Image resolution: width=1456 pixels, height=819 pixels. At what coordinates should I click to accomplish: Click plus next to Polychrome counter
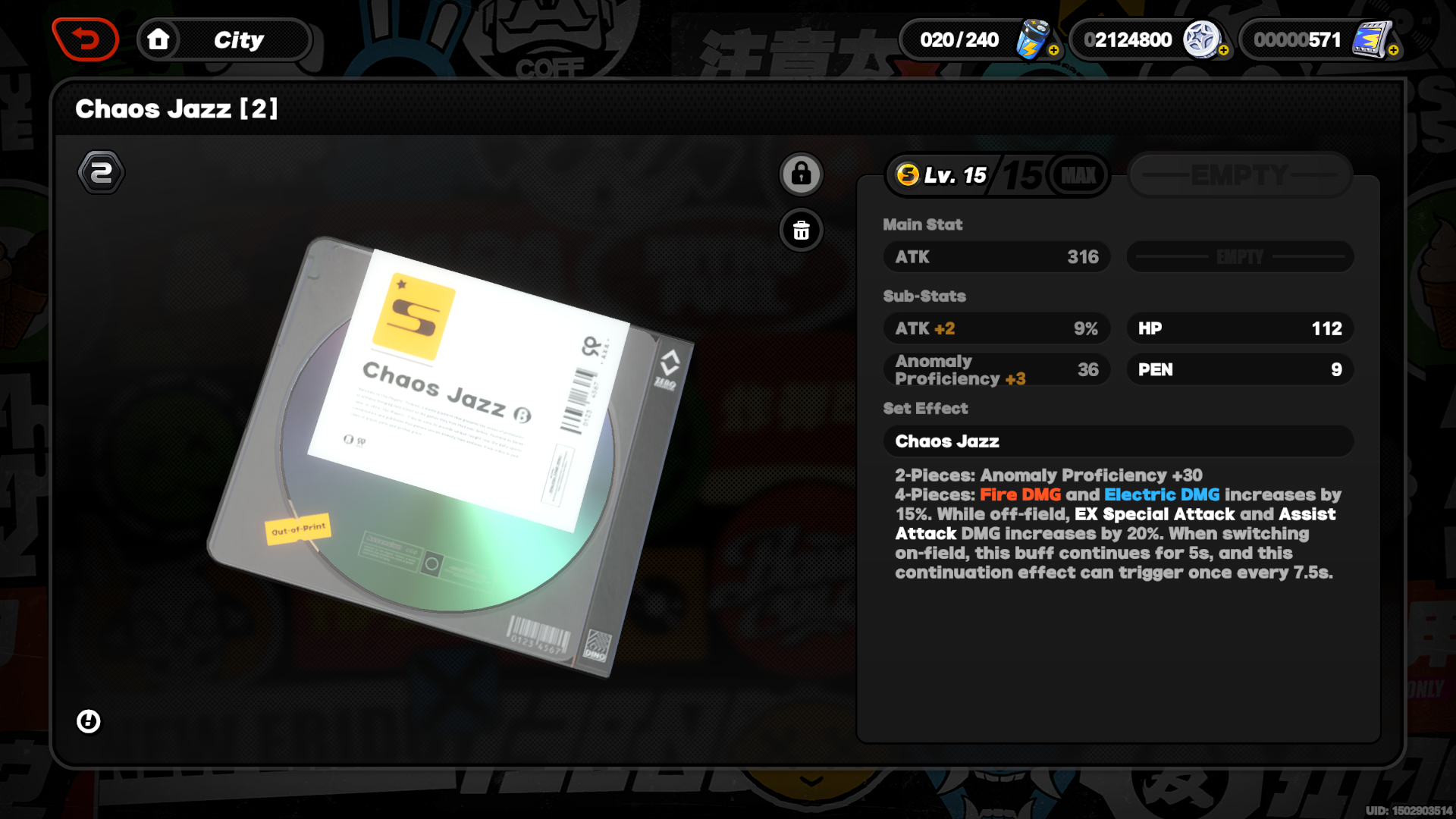[1224, 52]
